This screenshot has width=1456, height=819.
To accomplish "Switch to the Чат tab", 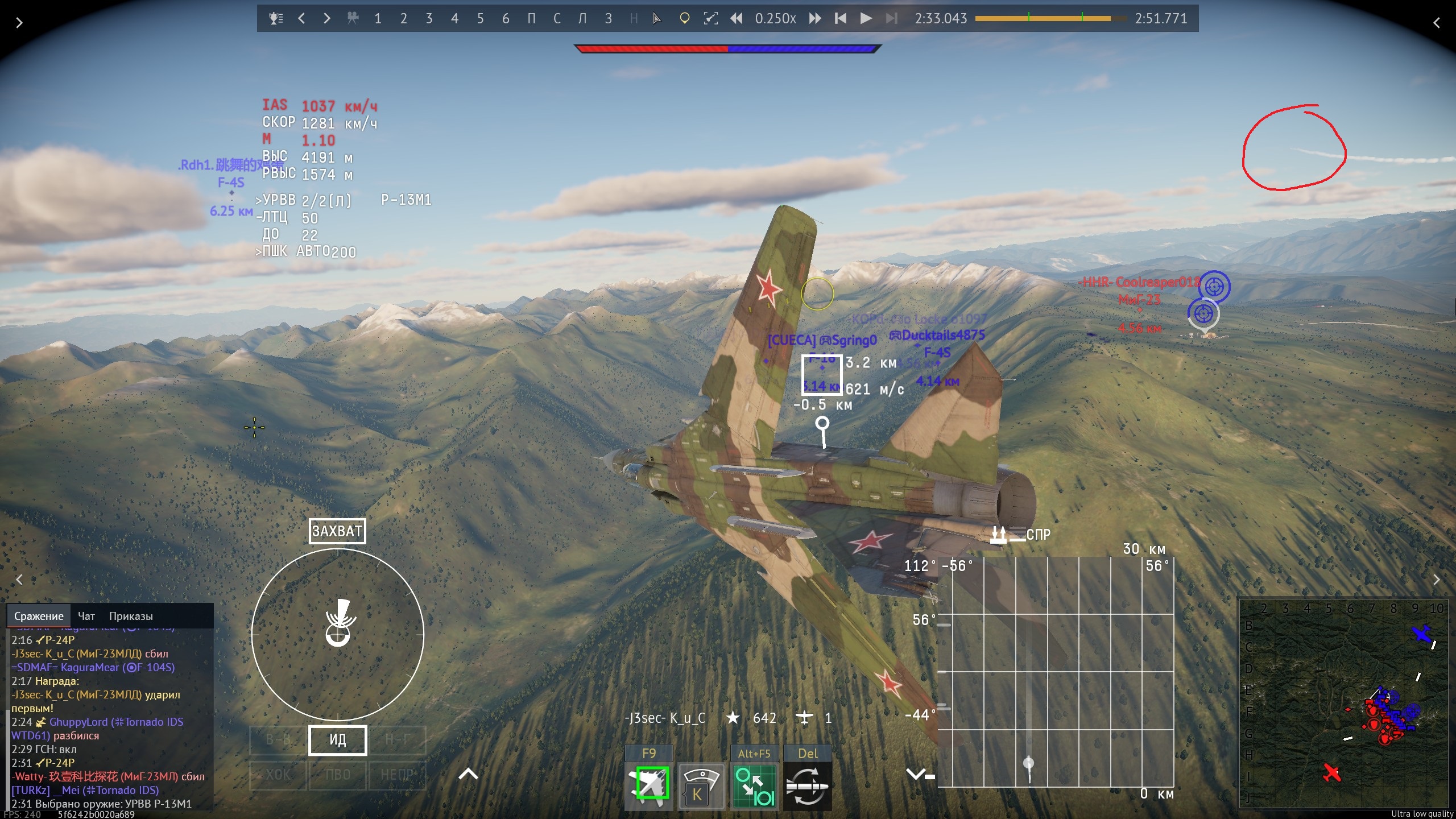I will click(x=86, y=616).
